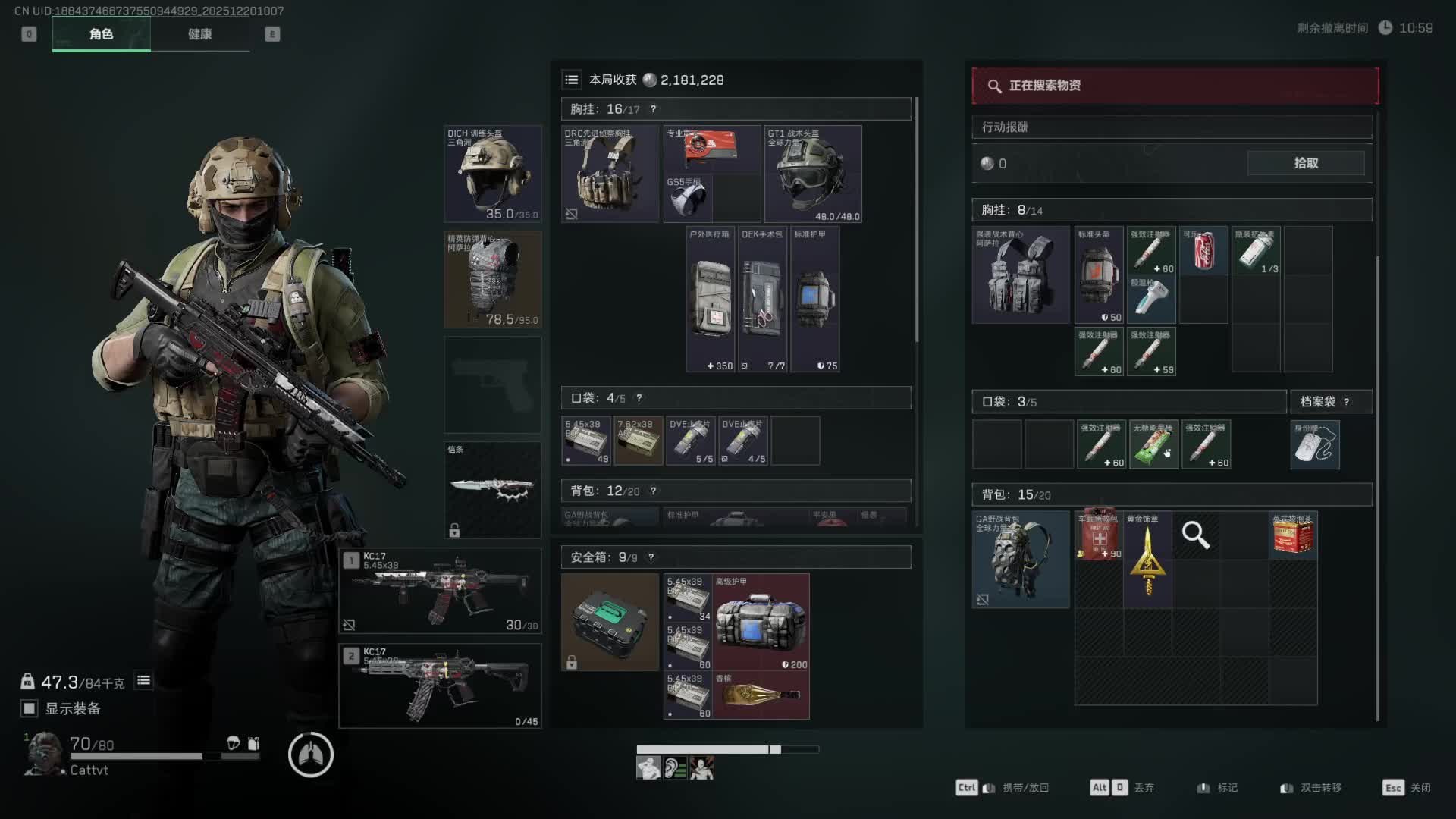
Task: Open the 本局收获 list icon
Action: pos(572,80)
